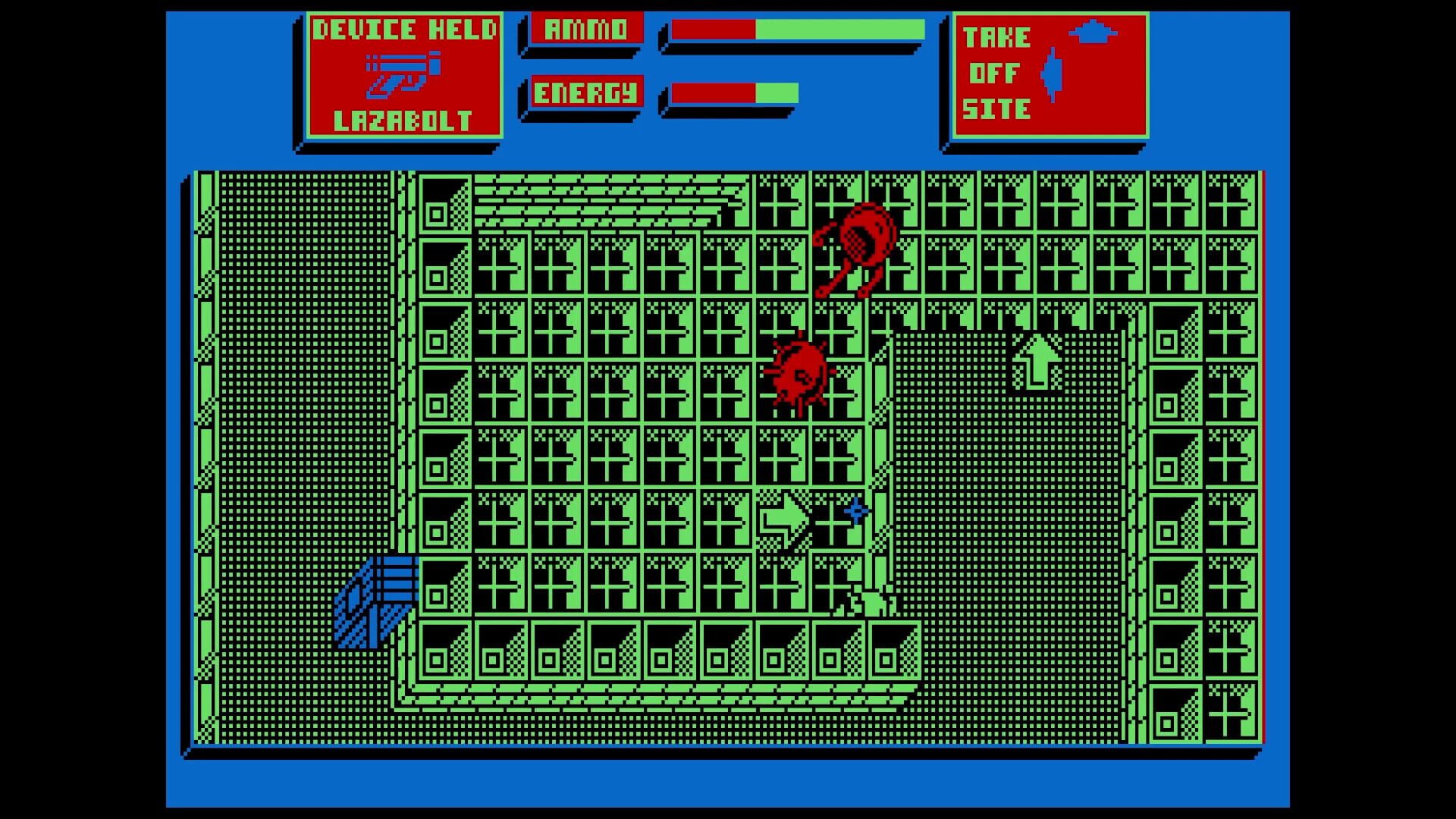Click the TAKE OFF SITE text
The height and width of the screenshot is (819, 1456).
point(993,74)
